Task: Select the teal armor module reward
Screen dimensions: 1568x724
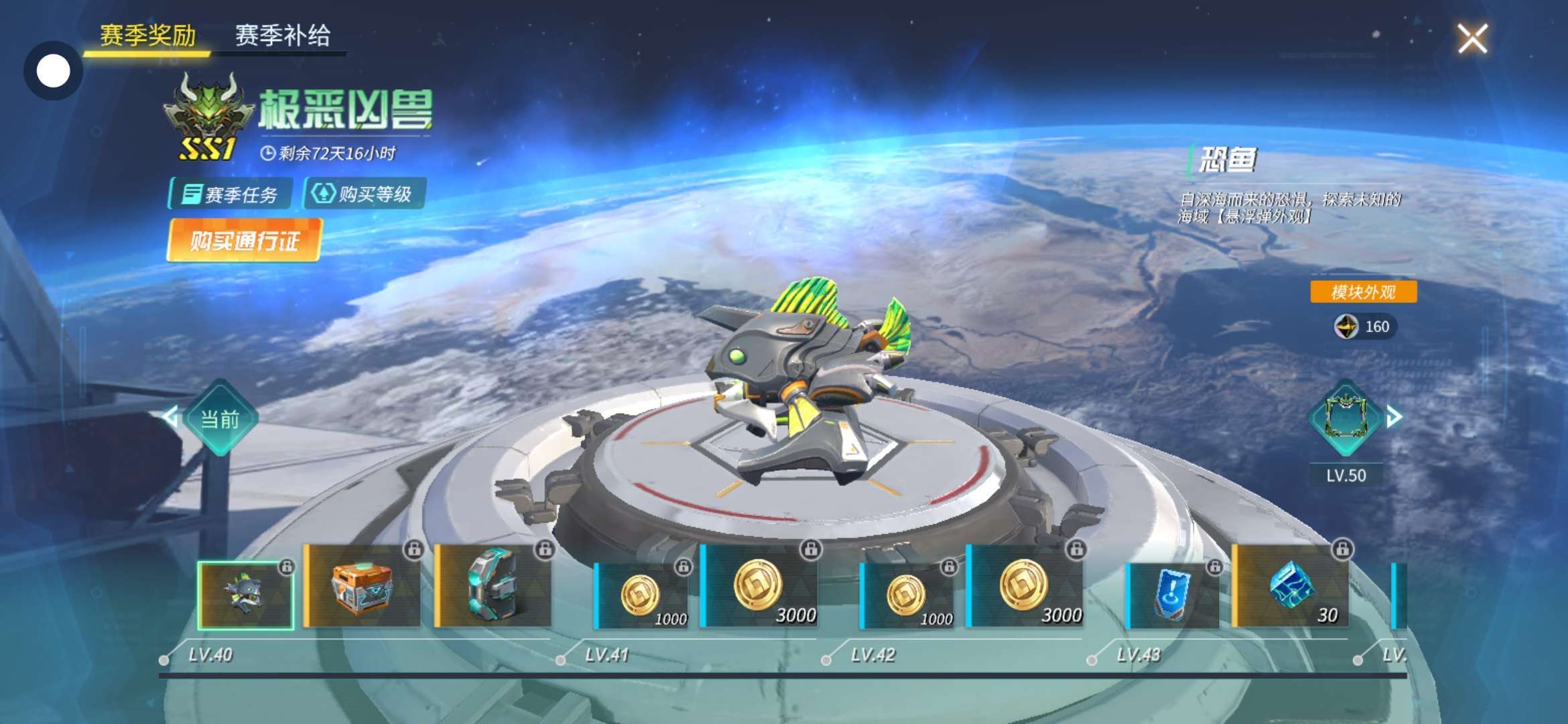Action: coord(494,587)
